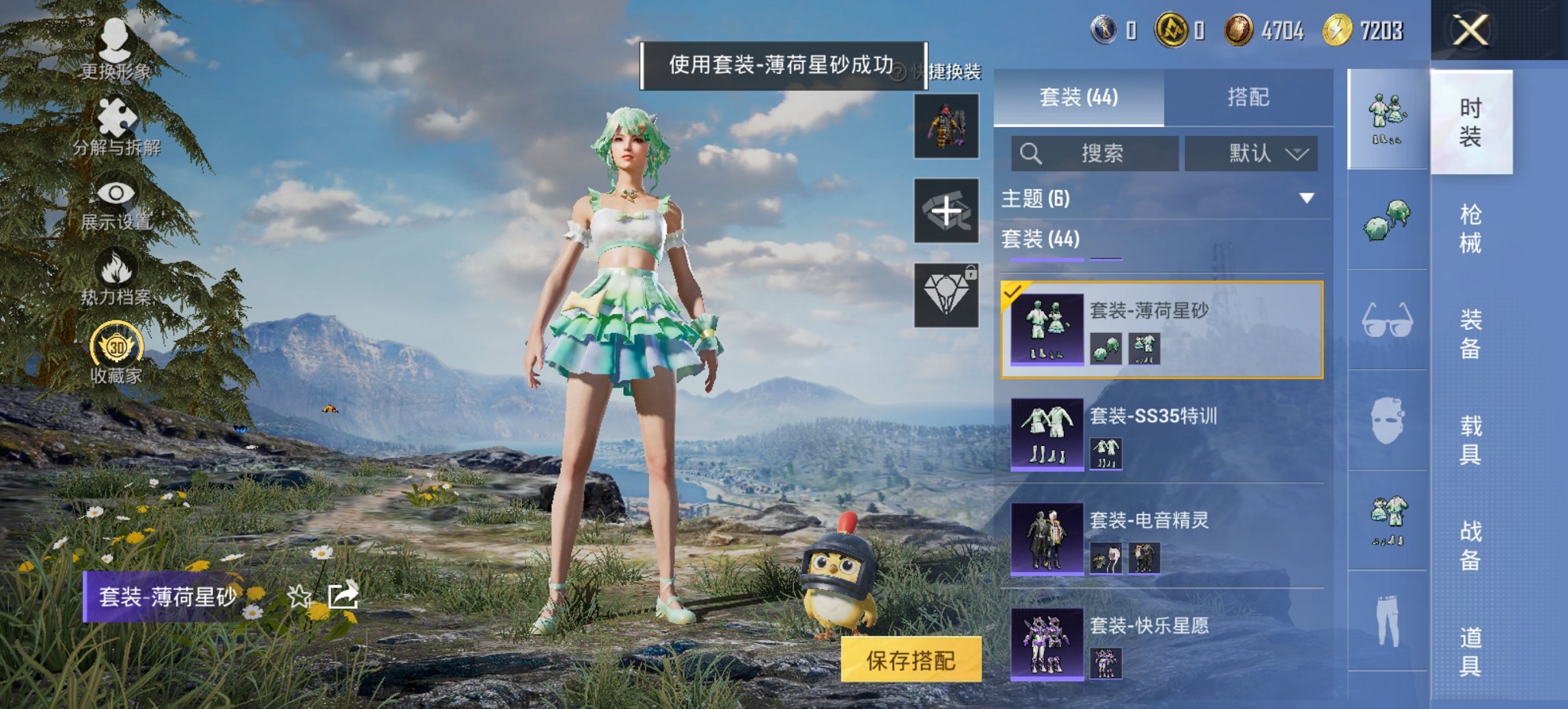
Task: Open the 热力档案 heat profile
Action: 116,273
